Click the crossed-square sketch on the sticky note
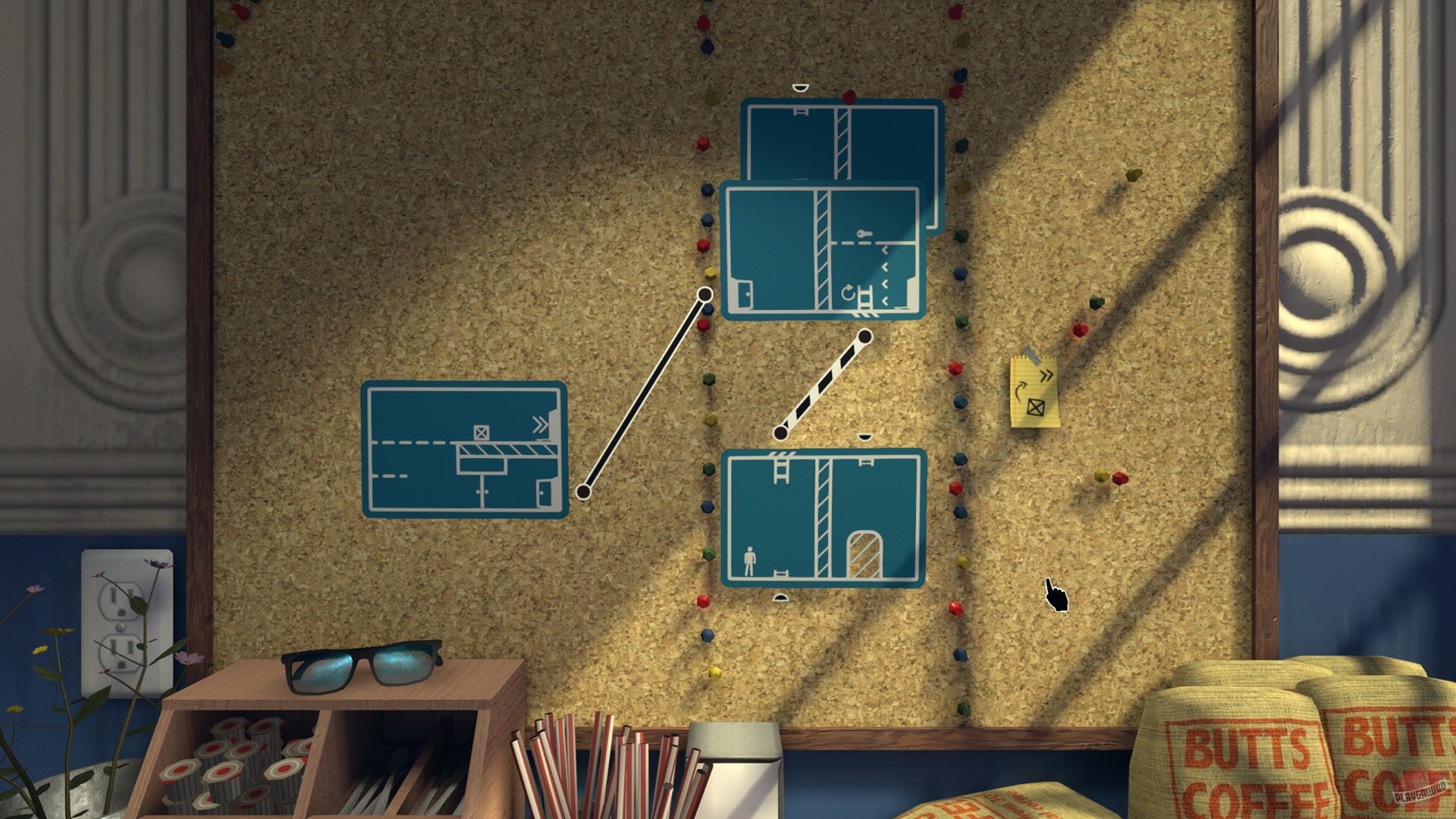Image resolution: width=1456 pixels, height=819 pixels. click(1036, 407)
